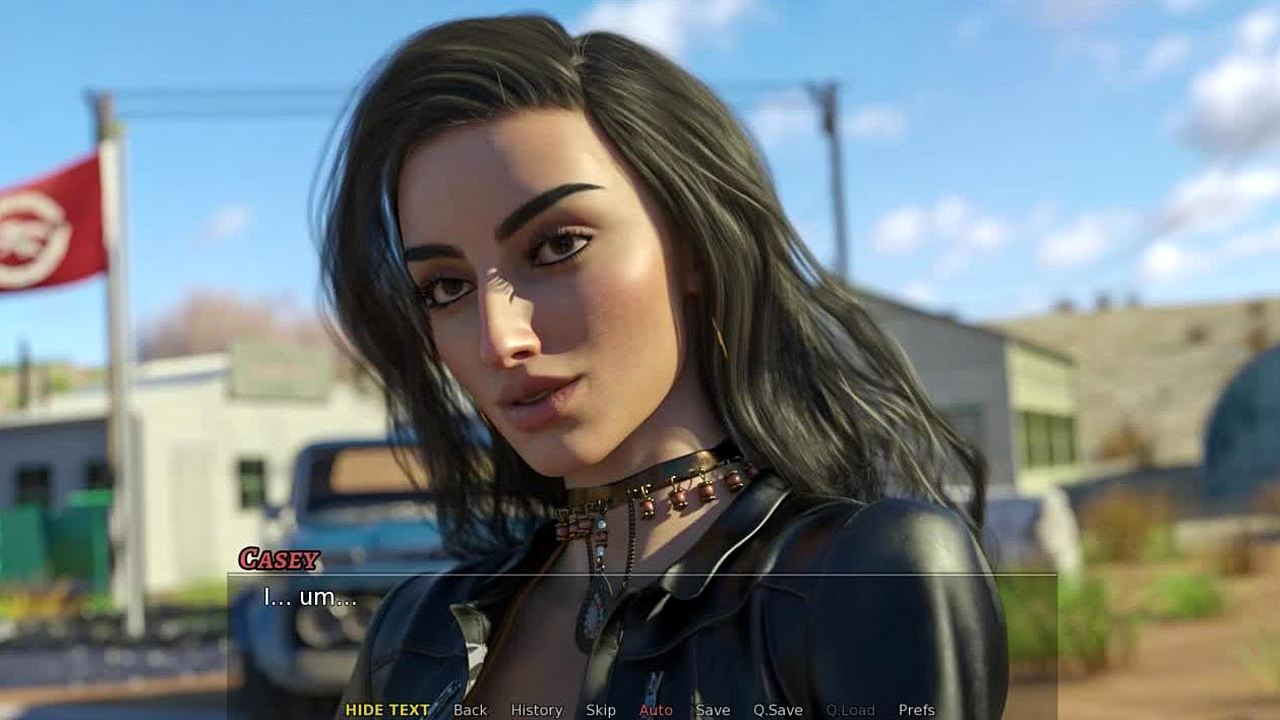Open the dialogue History log
The width and height of the screenshot is (1280, 720).
pos(536,710)
